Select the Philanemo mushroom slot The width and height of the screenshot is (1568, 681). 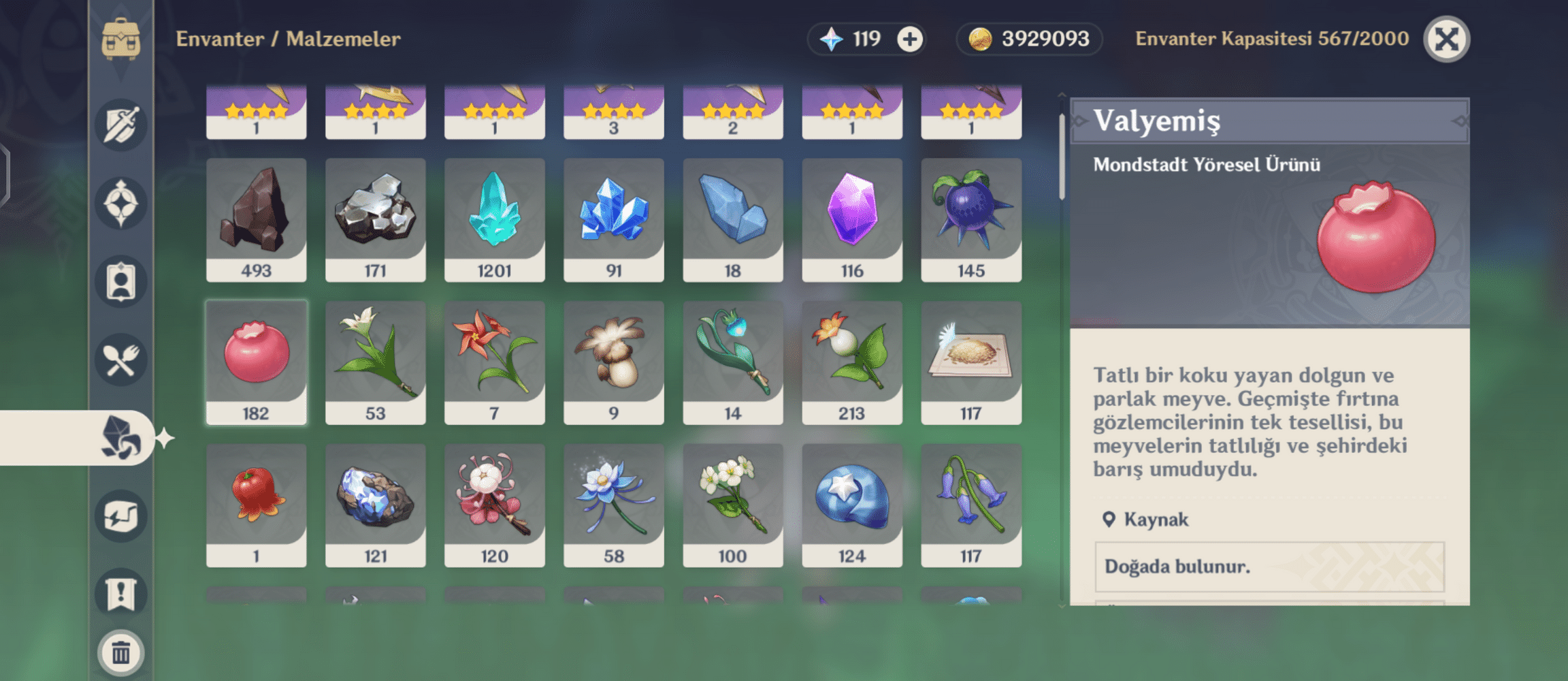click(613, 362)
